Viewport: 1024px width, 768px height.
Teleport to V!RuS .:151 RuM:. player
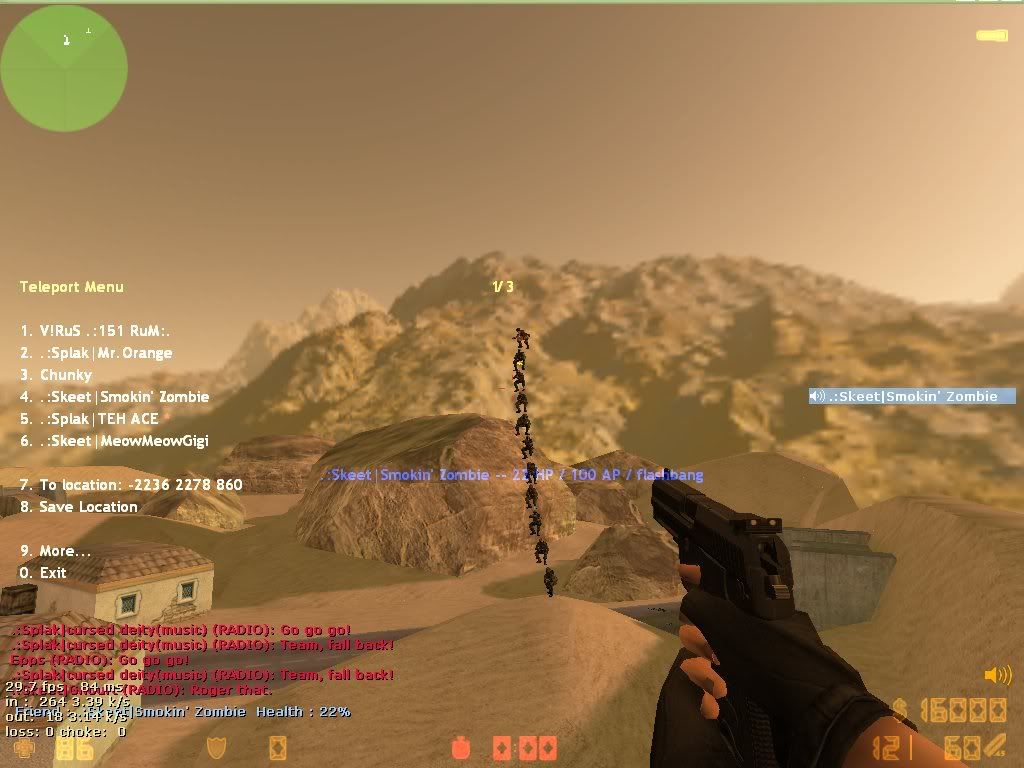click(x=98, y=331)
